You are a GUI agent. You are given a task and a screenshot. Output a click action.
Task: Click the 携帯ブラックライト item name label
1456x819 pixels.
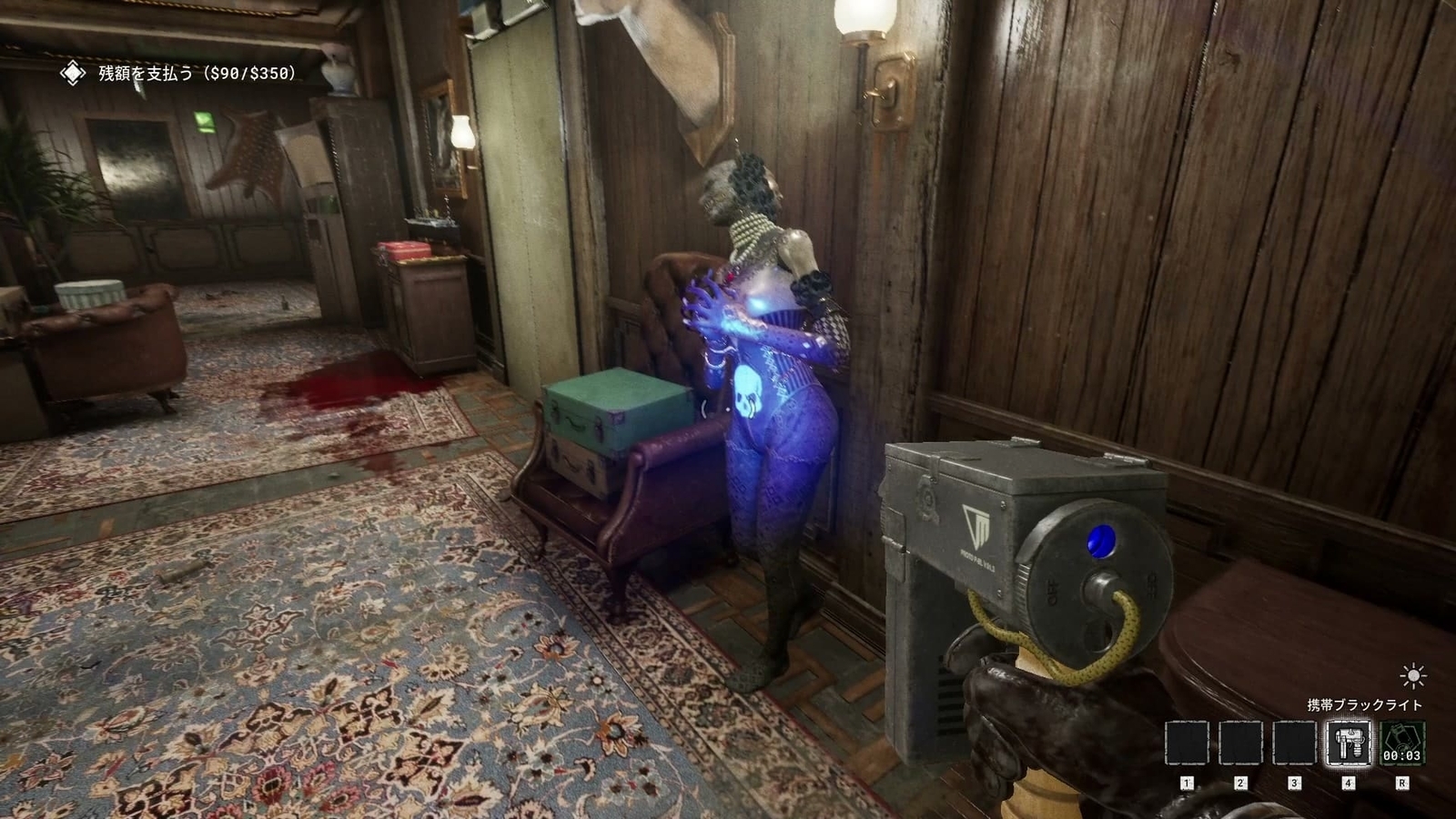1364,704
